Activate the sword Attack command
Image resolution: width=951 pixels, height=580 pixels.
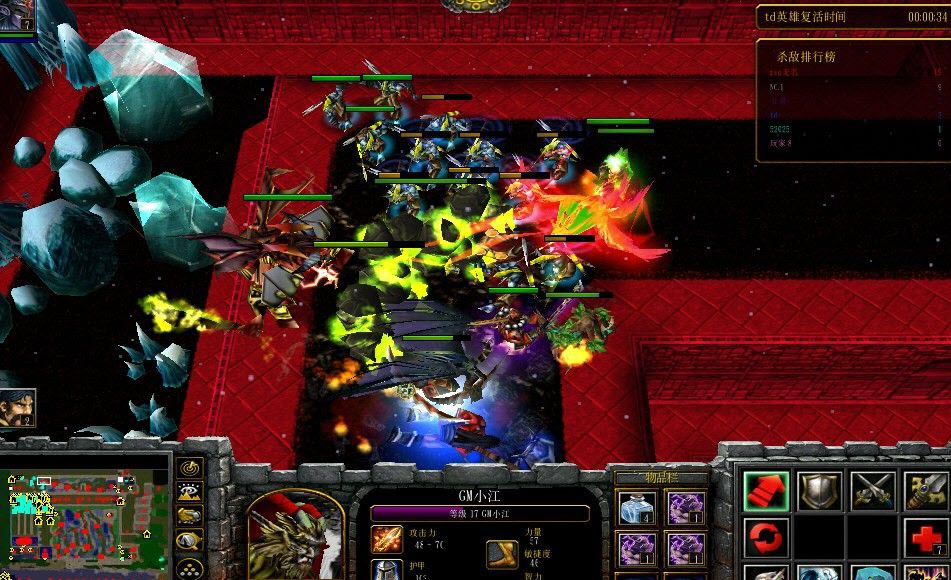(926, 491)
